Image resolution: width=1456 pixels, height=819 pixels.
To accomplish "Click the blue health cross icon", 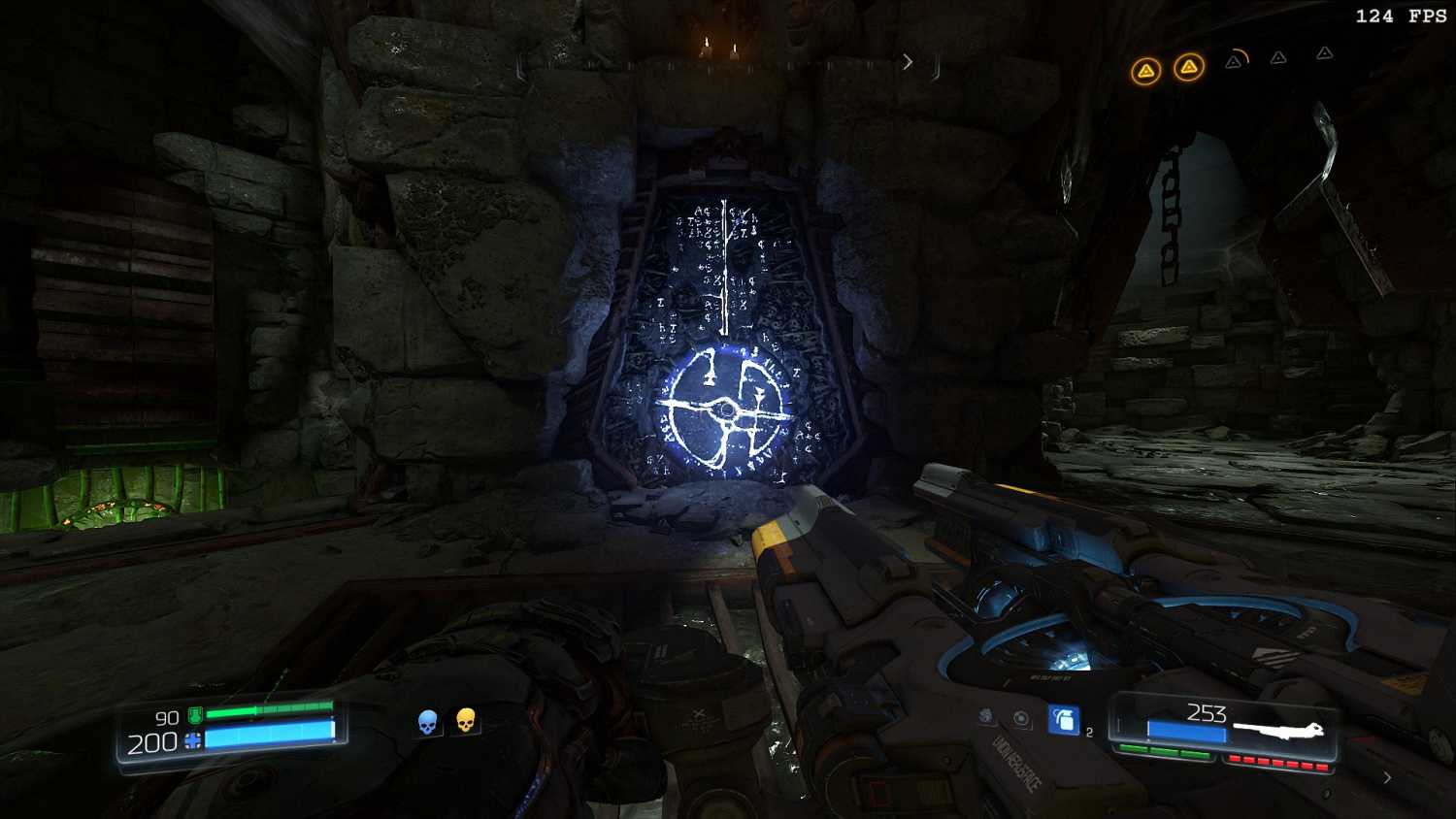I will (192, 741).
